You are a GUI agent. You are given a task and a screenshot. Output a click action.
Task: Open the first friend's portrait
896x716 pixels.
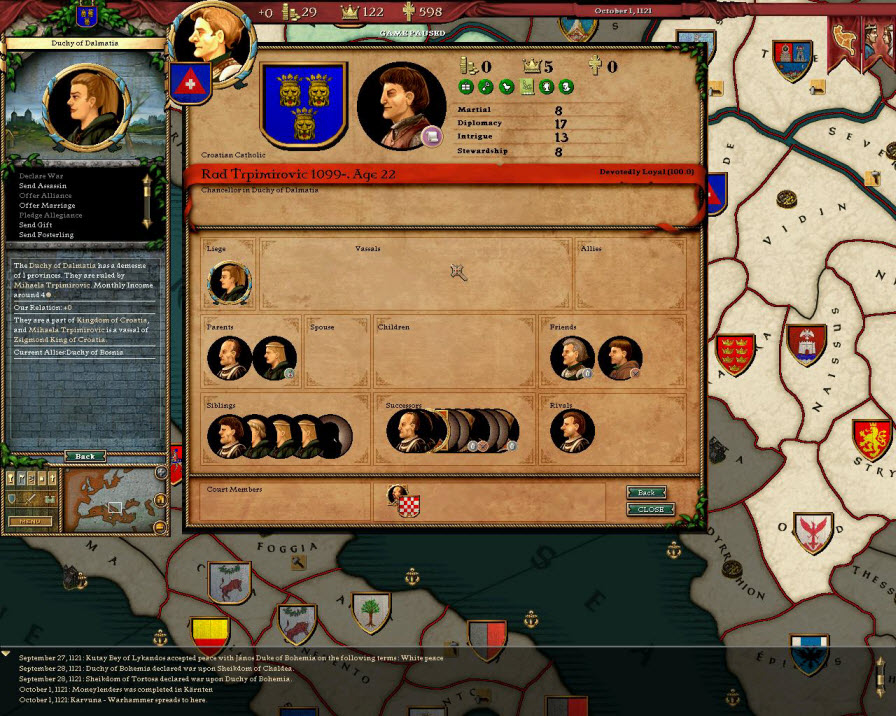click(572, 358)
